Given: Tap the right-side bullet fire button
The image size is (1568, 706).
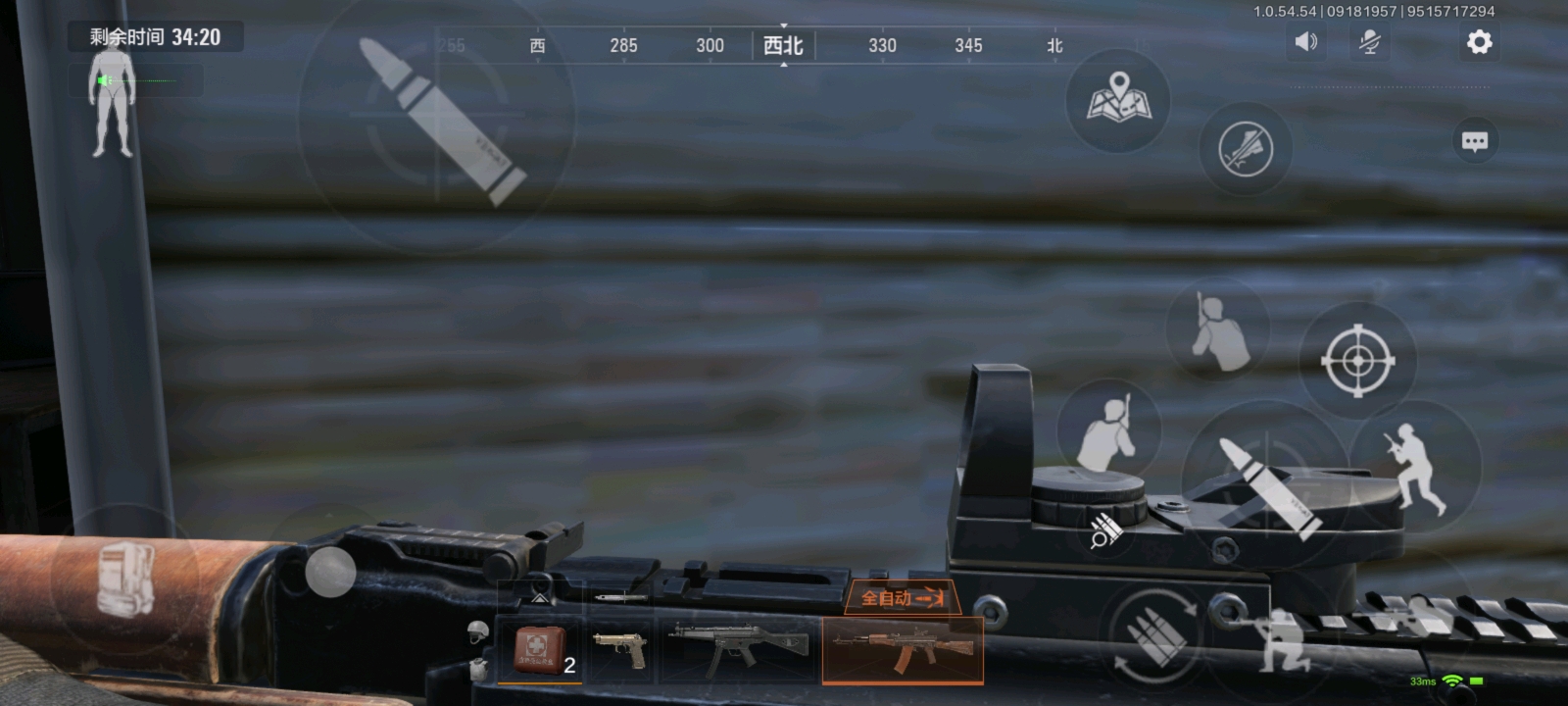Looking at the screenshot, I should click(x=1265, y=482).
